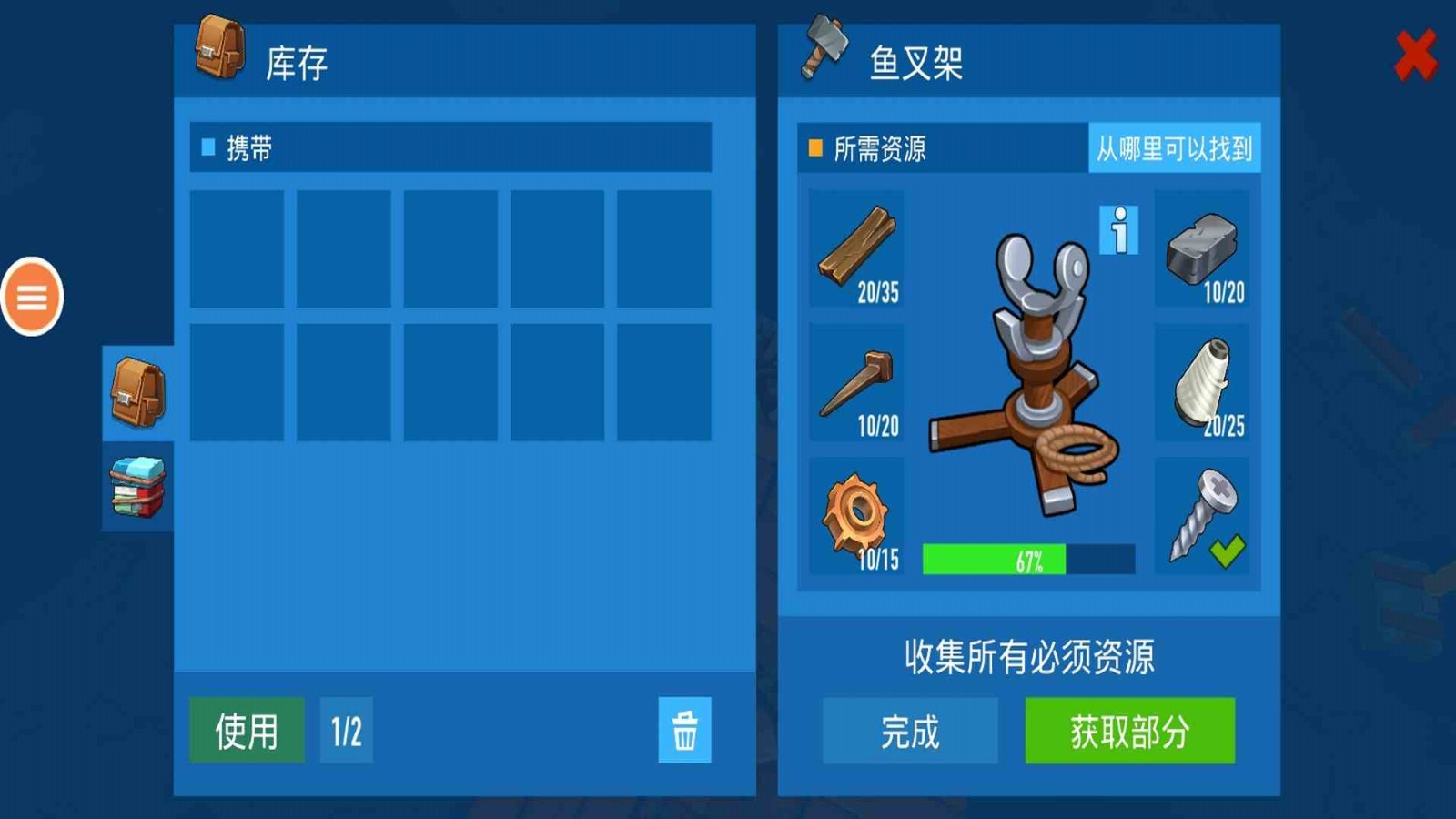Click the nail resource showing 10/20

click(855, 387)
